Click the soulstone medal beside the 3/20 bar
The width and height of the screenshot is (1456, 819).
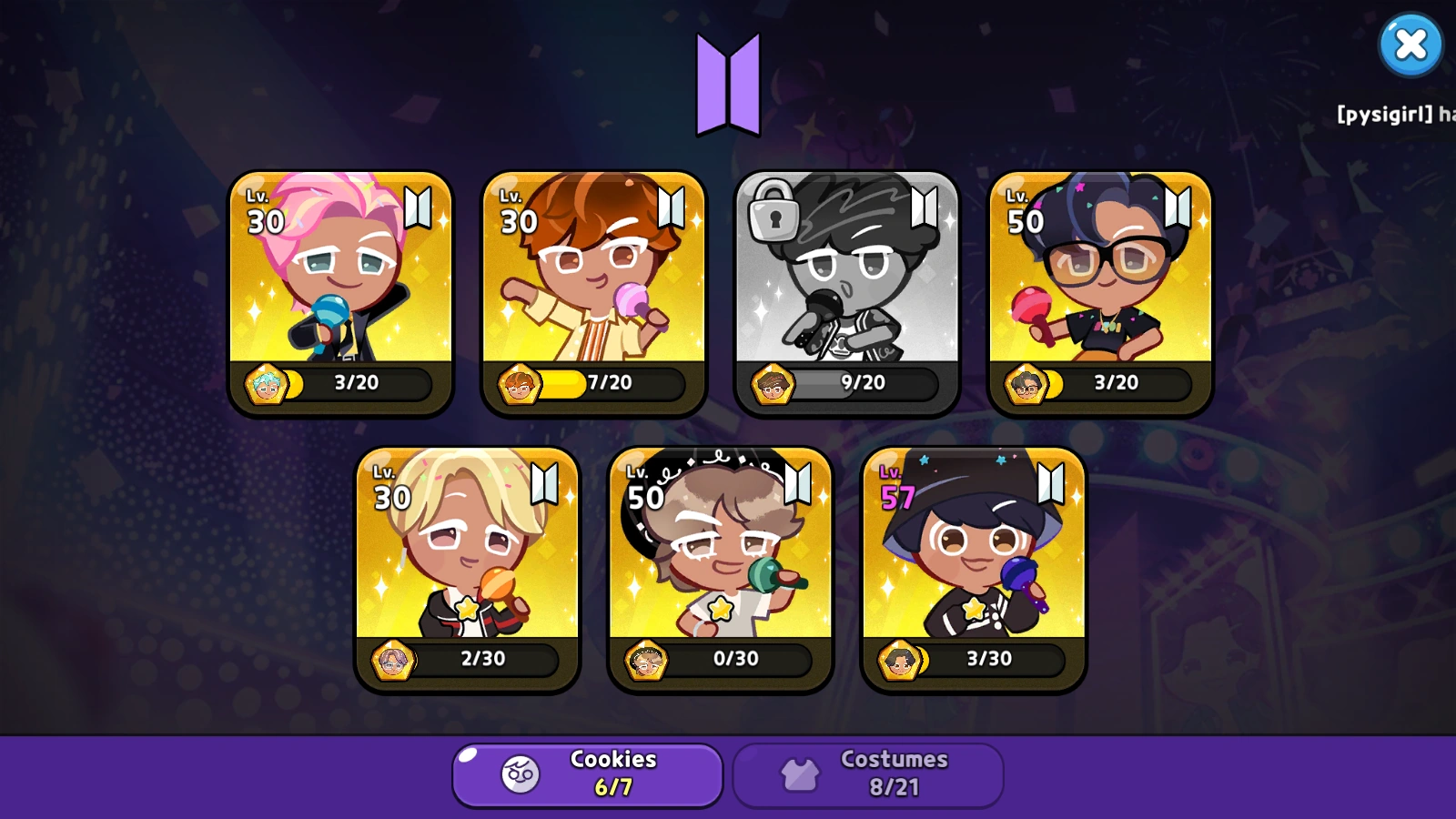pos(265,383)
